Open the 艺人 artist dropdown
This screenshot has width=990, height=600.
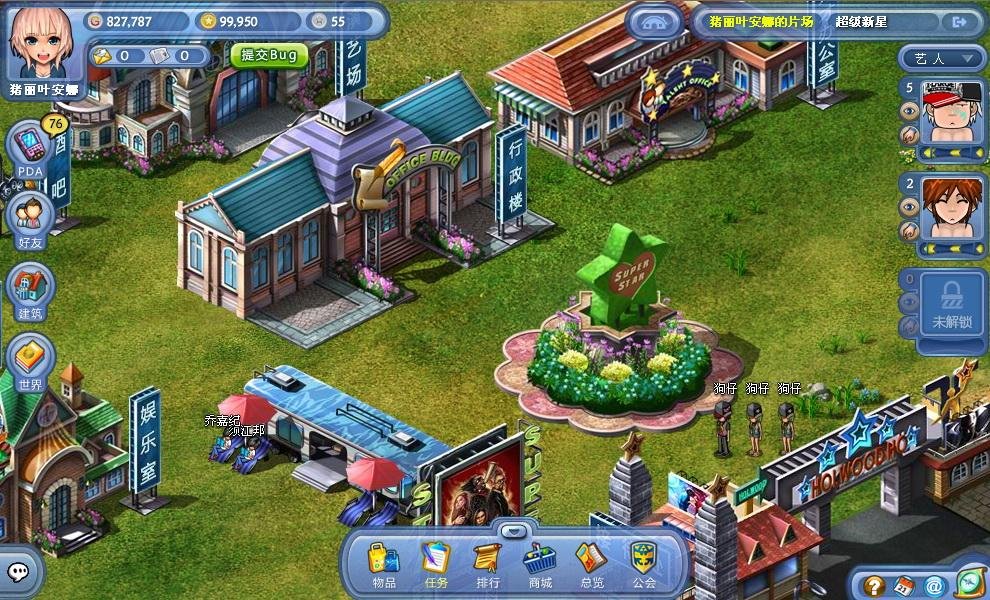pyautogui.click(x=941, y=58)
